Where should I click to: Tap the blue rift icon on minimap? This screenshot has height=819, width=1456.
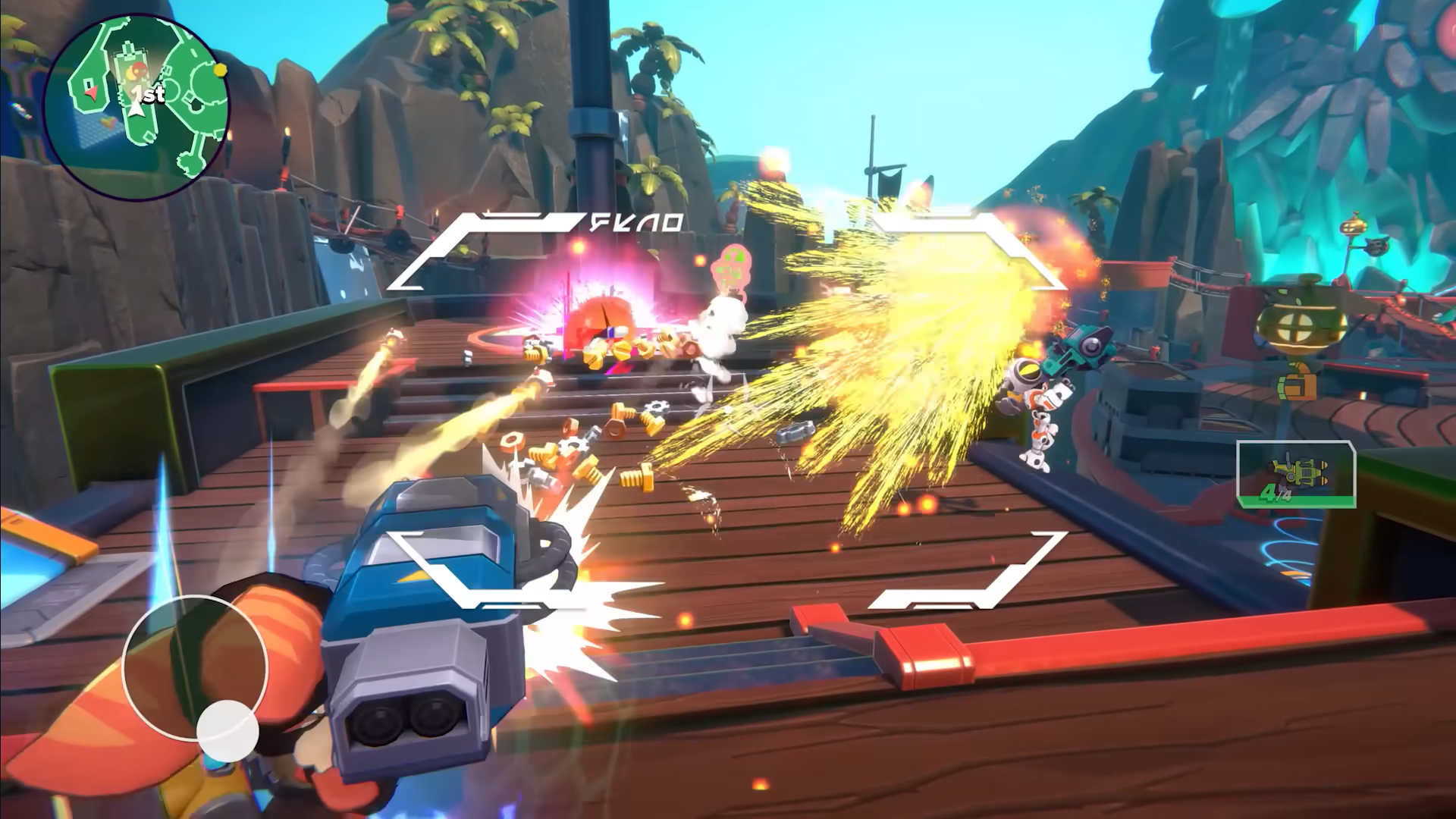point(98,124)
